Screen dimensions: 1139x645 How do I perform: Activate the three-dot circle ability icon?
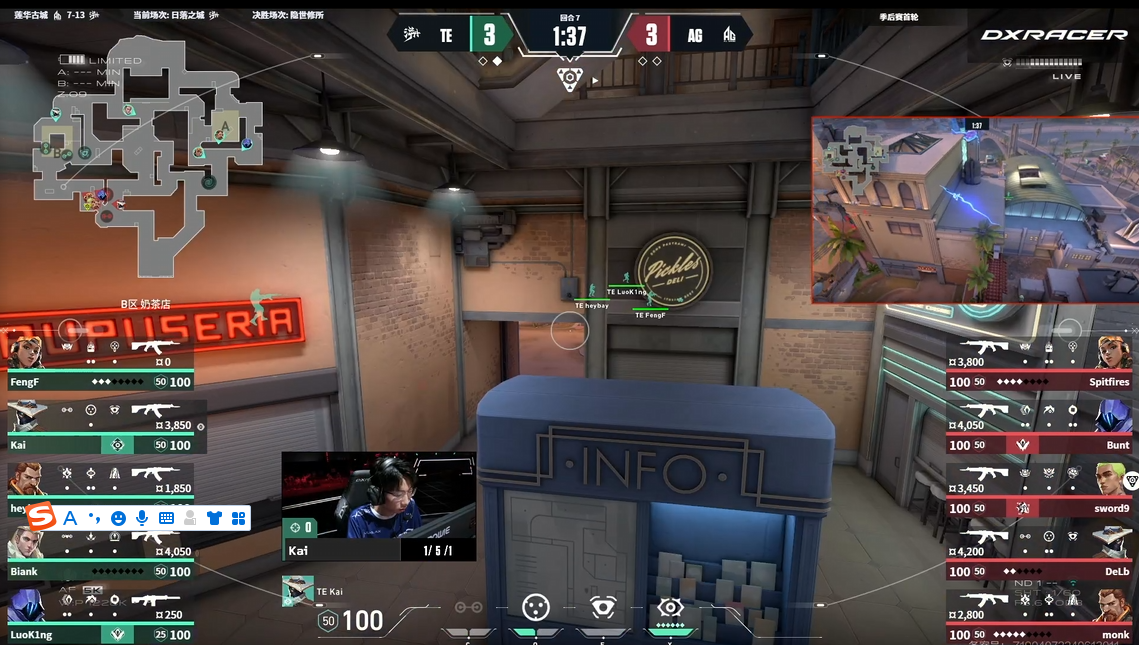click(536, 607)
